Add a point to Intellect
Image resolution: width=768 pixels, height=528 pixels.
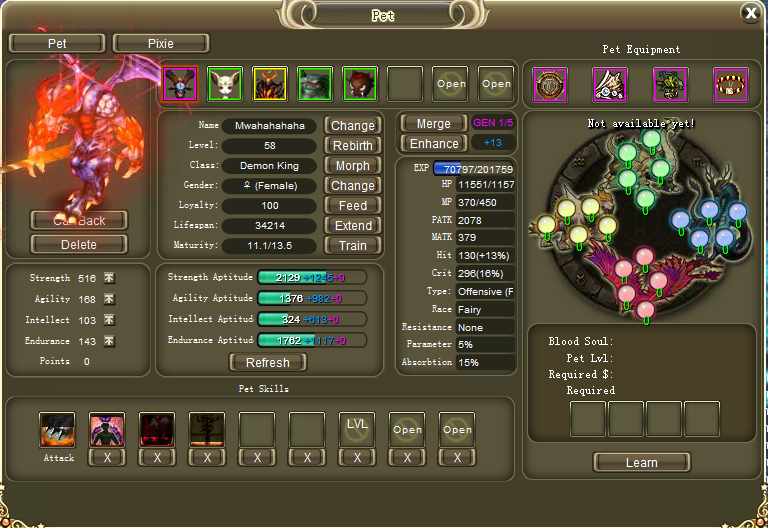click(x=109, y=320)
